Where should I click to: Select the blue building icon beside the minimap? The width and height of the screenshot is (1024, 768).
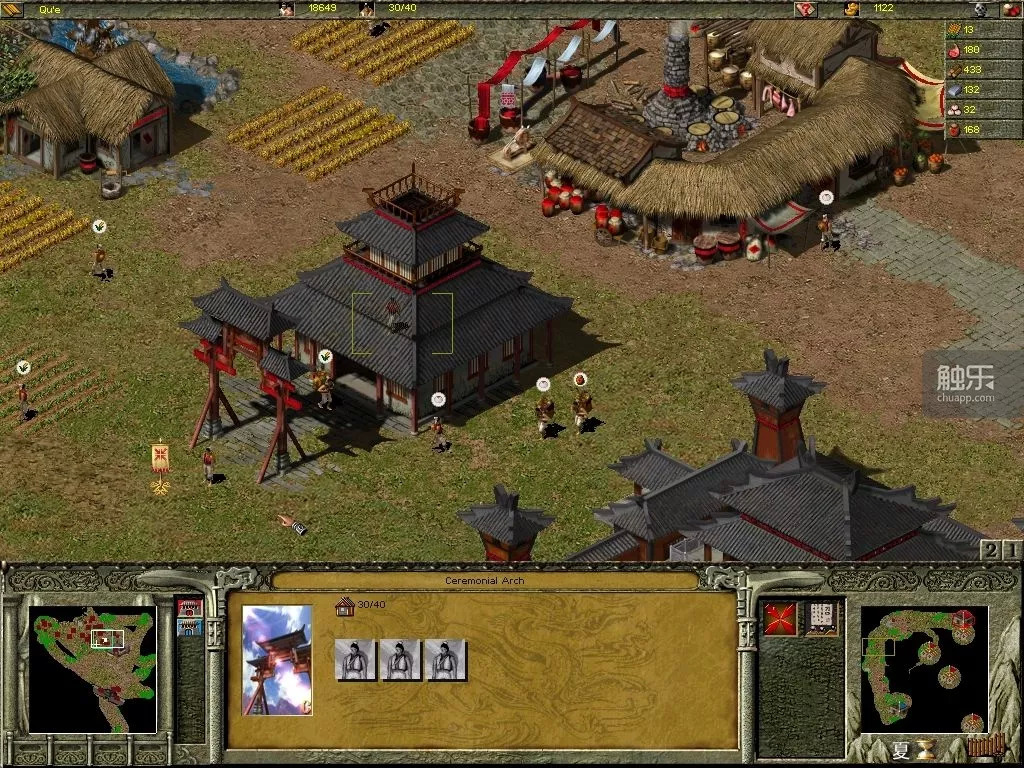[189, 627]
